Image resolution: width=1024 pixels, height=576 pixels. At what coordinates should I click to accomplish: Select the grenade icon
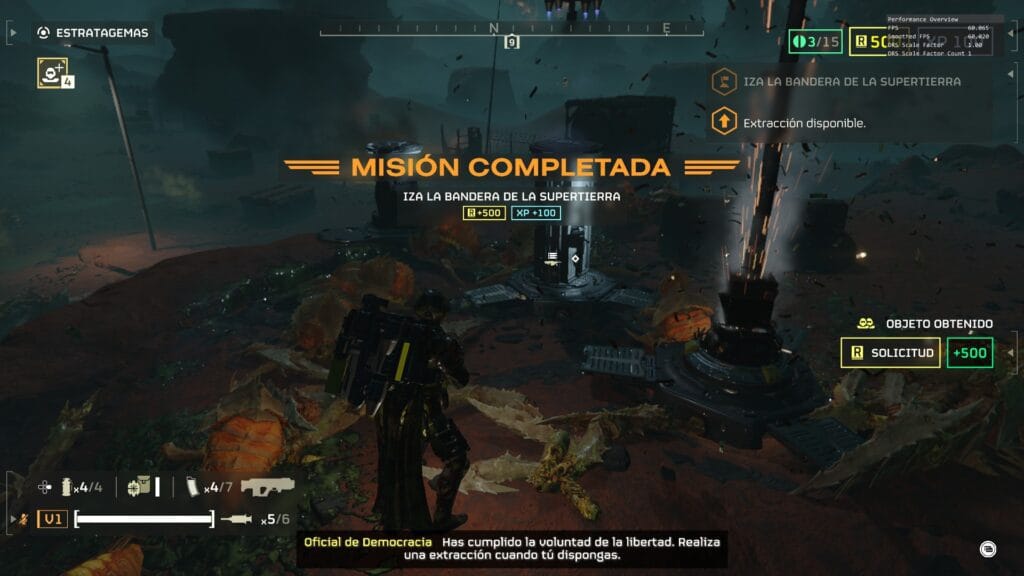pos(69,487)
